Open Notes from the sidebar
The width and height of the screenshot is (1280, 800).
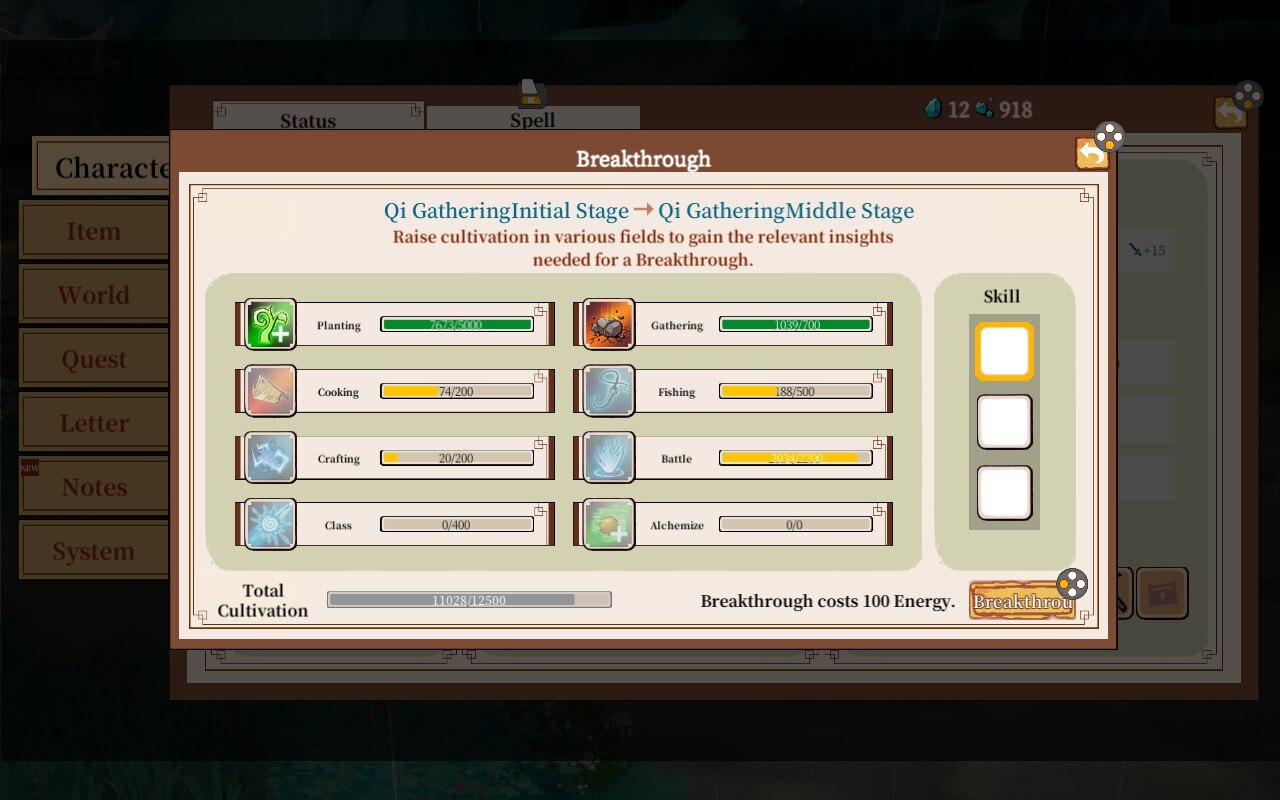pos(94,486)
